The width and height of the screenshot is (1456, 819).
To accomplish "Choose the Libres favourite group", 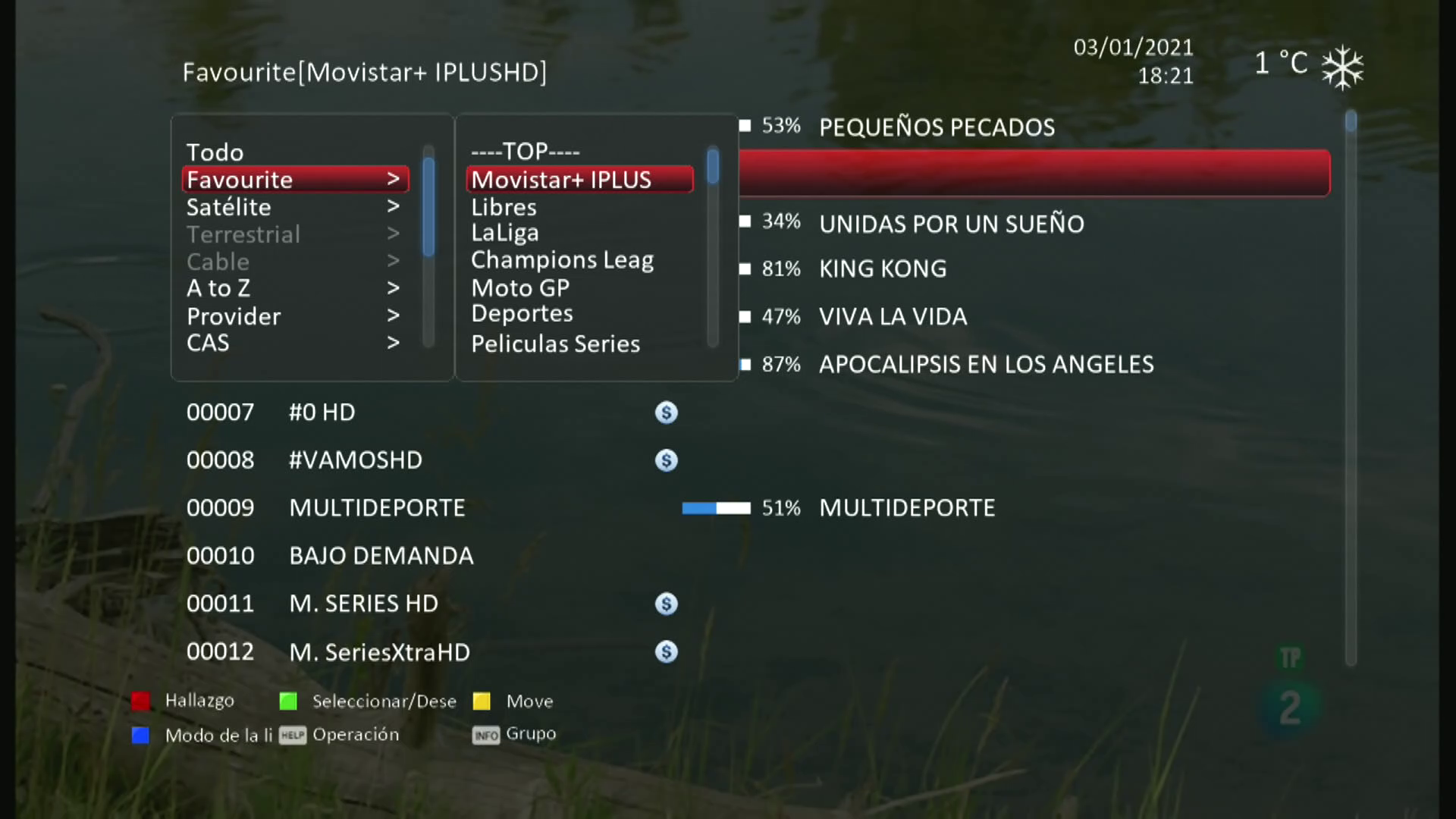I will (504, 207).
